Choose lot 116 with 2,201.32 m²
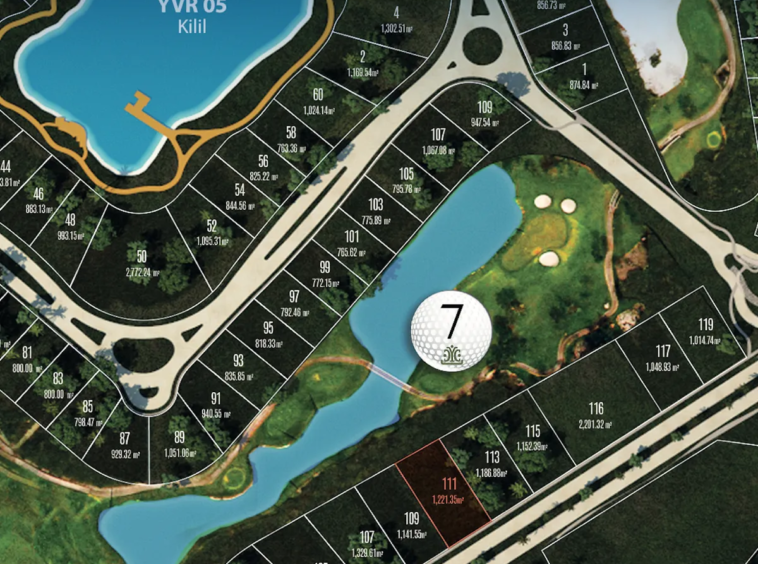This screenshot has height=564, width=758. tap(596, 414)
